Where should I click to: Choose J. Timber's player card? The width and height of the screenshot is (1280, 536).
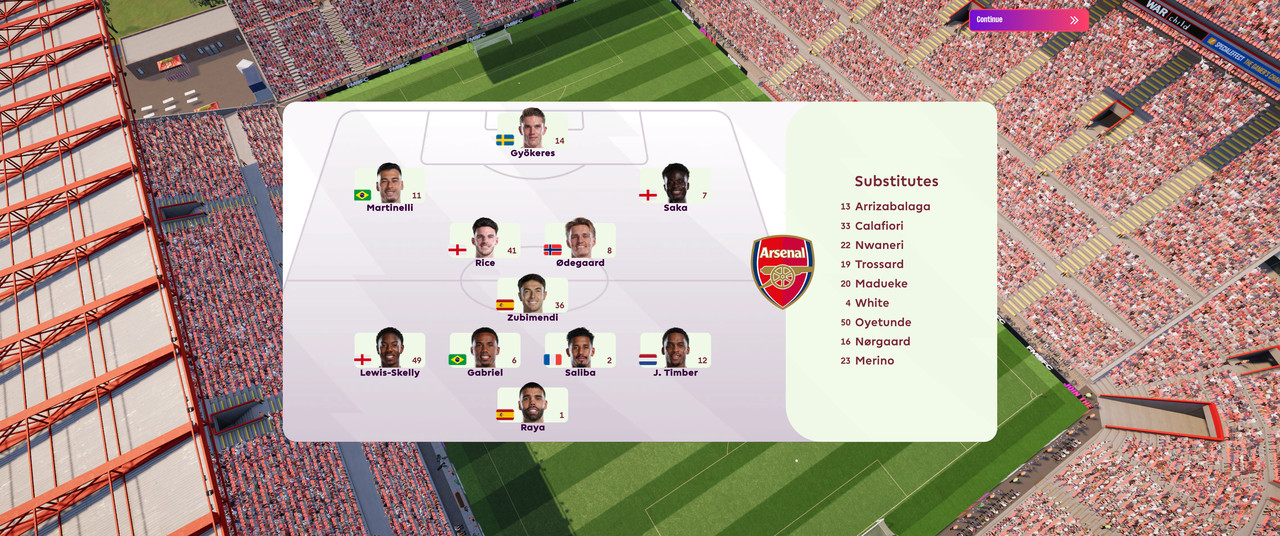(675, 353)
